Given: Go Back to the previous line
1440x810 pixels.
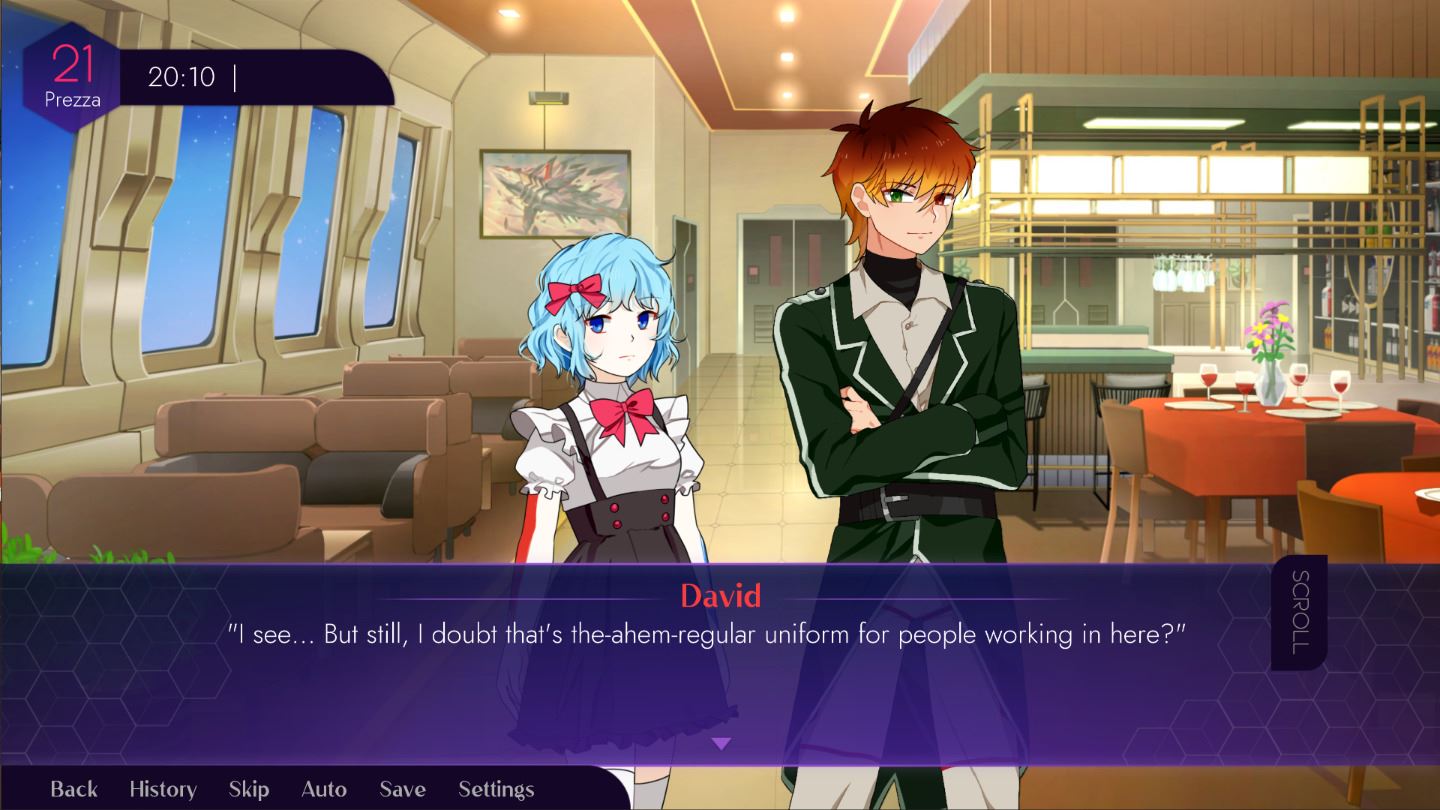Looking at the screenshot, I should tap(74, 789).
